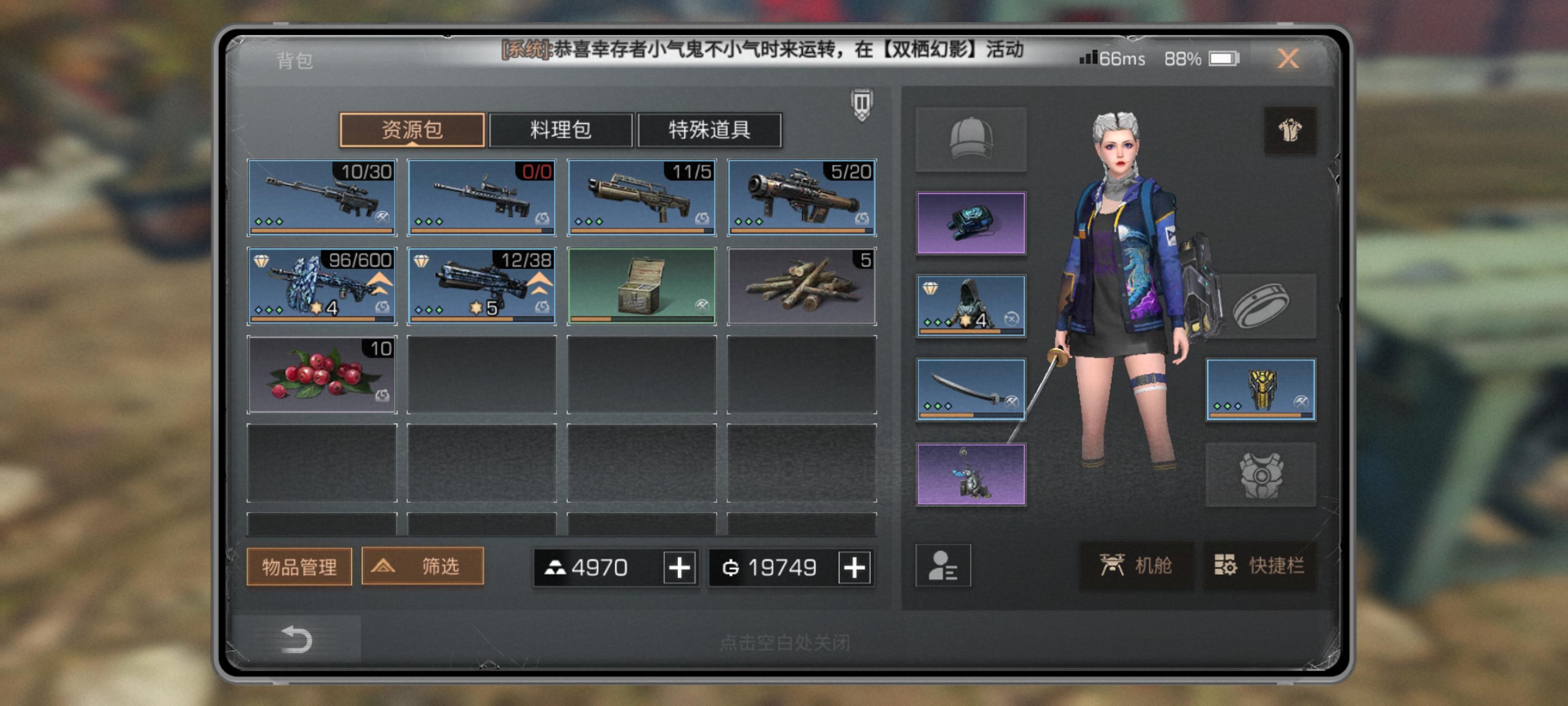Screen dimensions: 1568x706
Task: Select the equipped hooded cloak slot
Action: coord(971,306)
